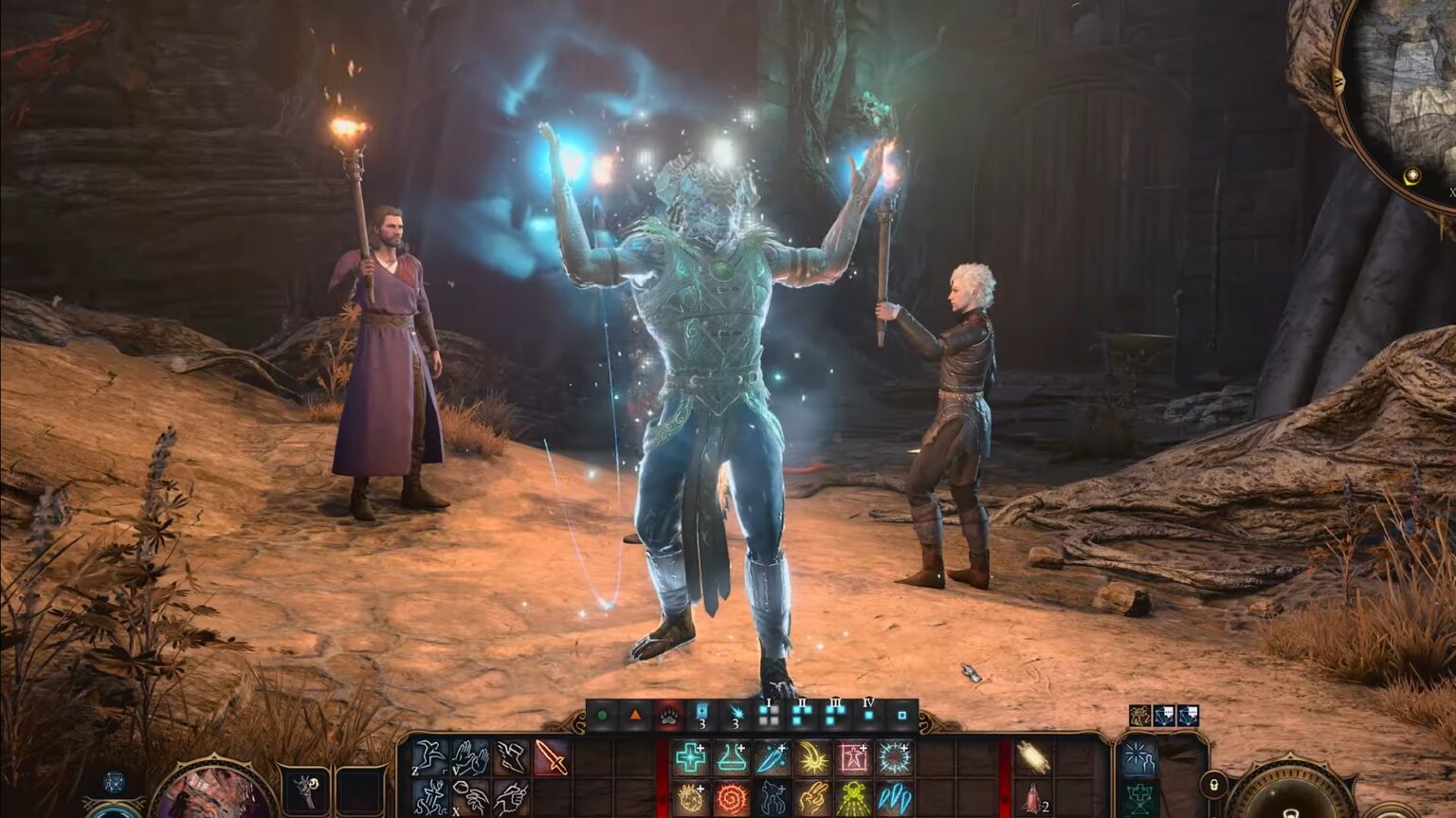Select the scroll item slot on the hotbar
This screenshot has height=818, width=1456.
tap(1032, 756)
